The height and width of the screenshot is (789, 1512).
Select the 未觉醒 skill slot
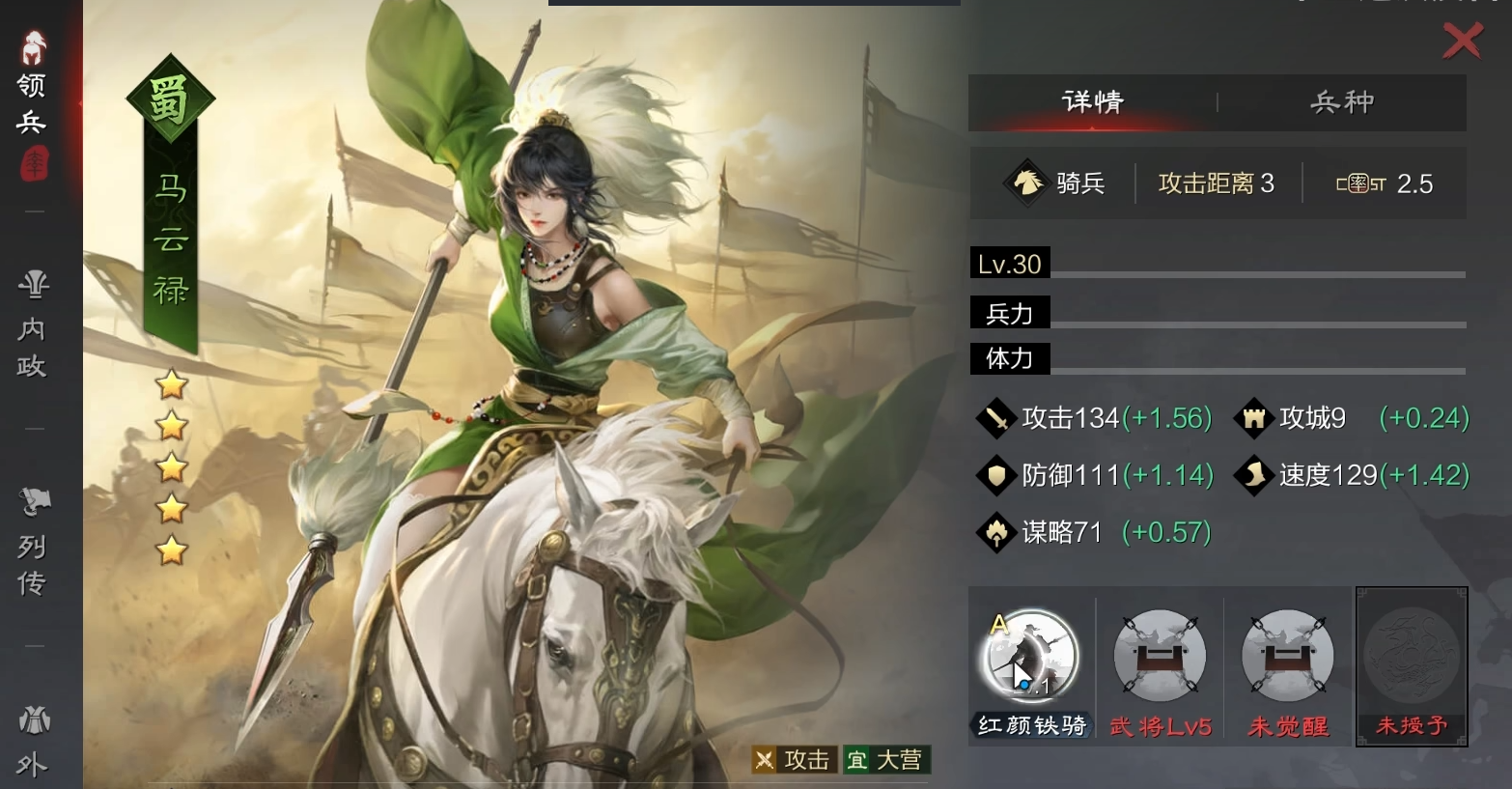(1287, 657)
